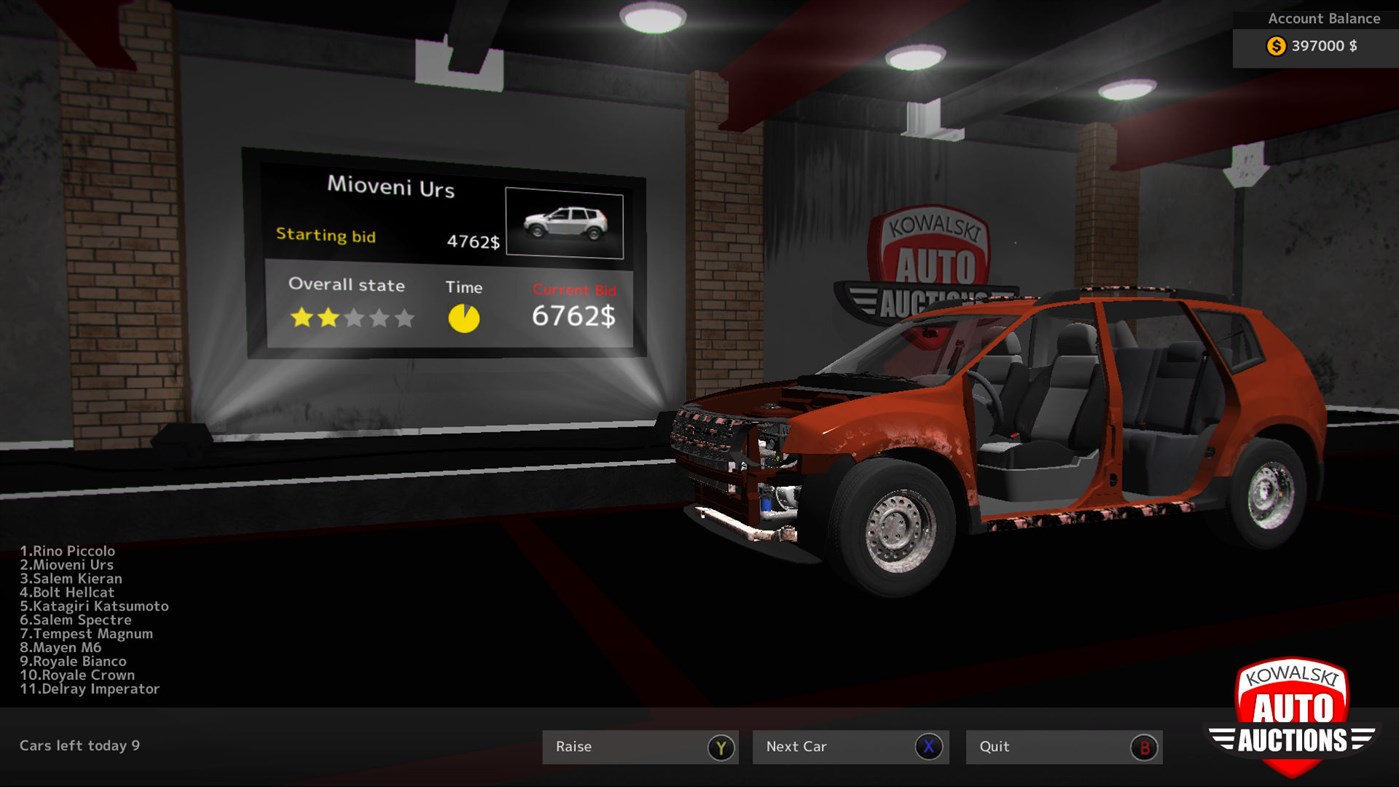Select Delray Imperator at the list bottom
Screen dimensions: 1399x787
[89, 688]
